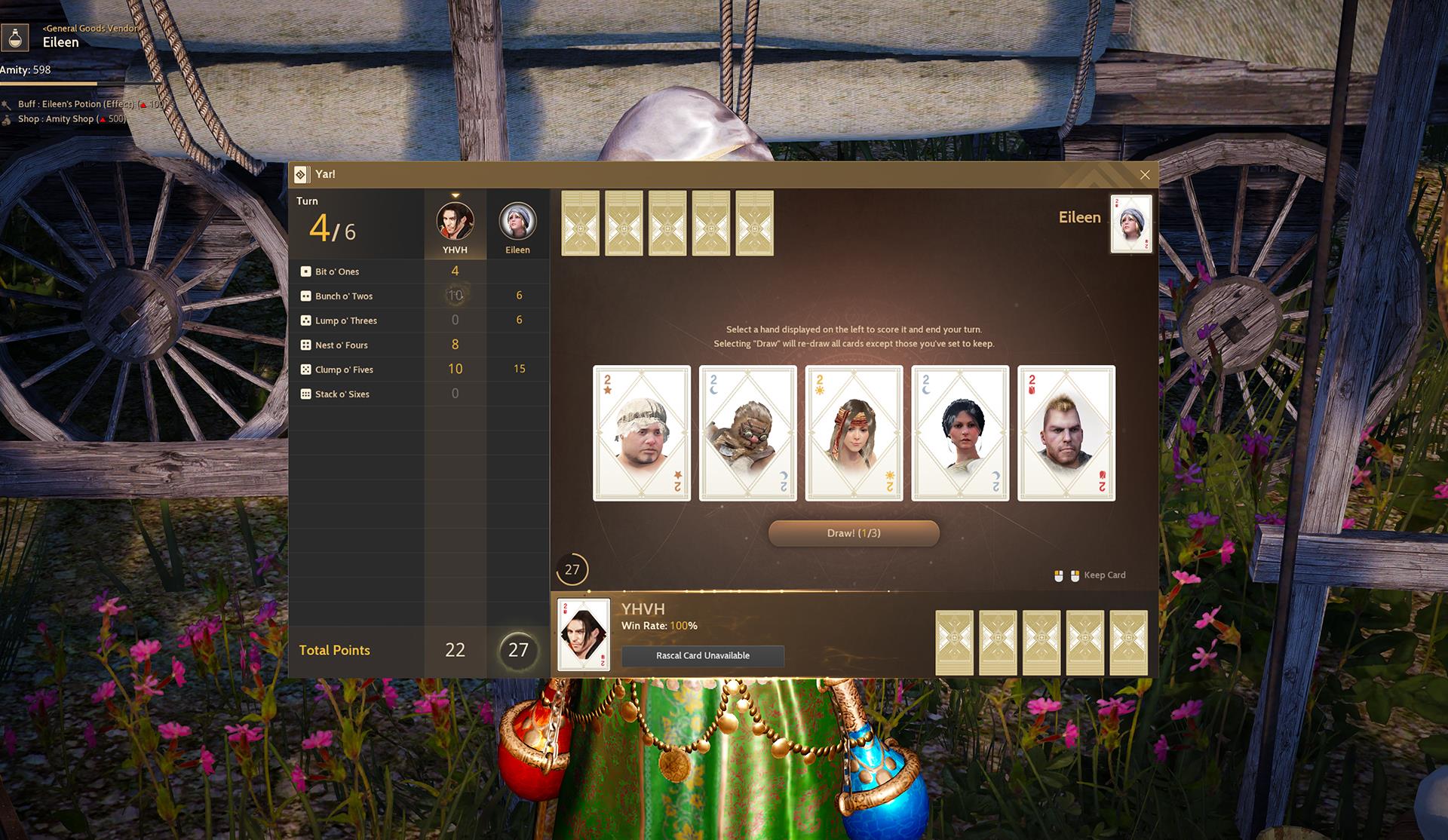Click YHVH's circled total score of 27
The width and height of the screenshot is (1448, 840).
(x=517, y=650)
